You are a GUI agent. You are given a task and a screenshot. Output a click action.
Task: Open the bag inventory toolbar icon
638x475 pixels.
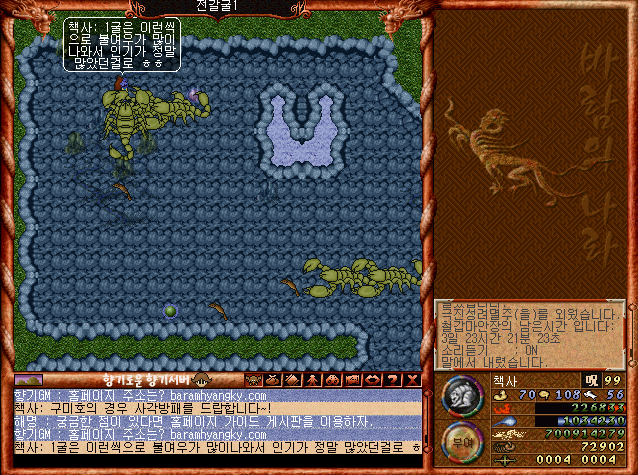(x=274, y=380)
